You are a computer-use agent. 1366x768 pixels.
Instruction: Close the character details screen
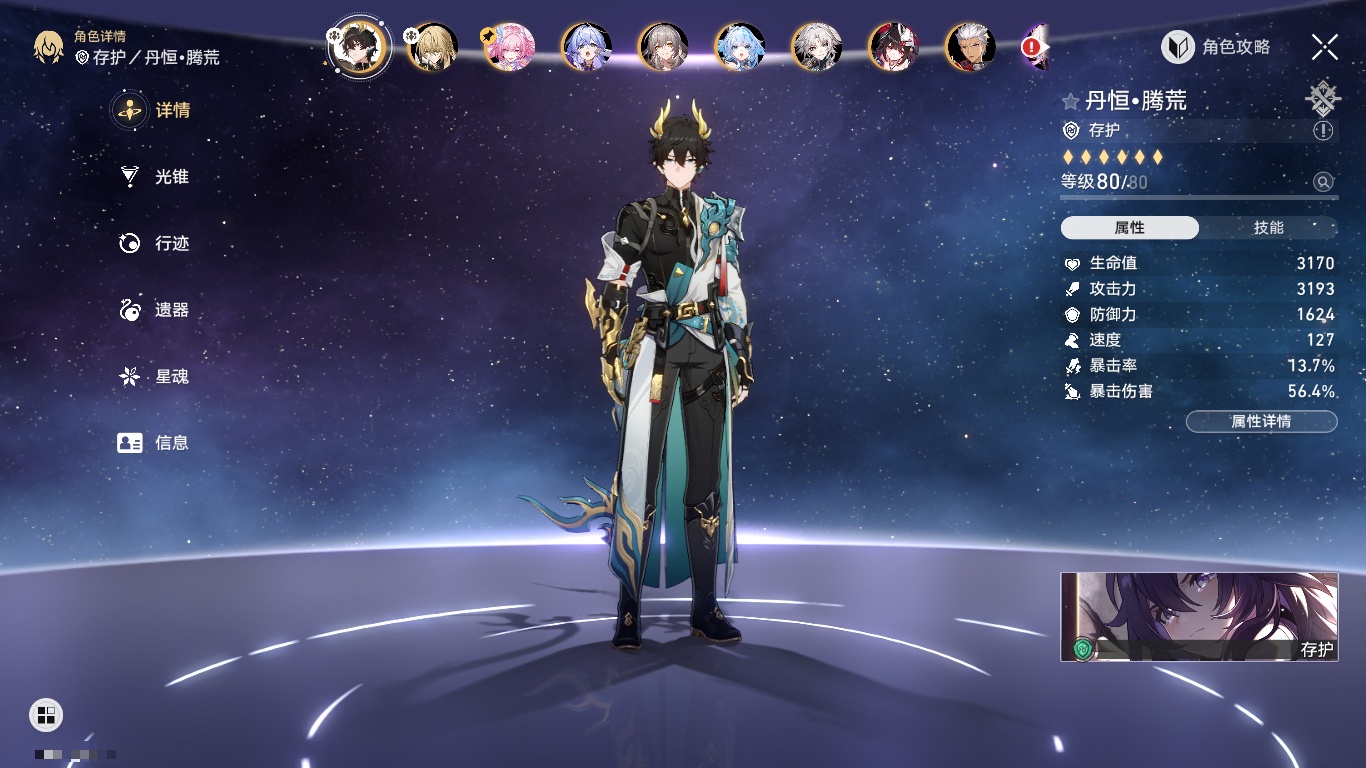[1325, 47]
